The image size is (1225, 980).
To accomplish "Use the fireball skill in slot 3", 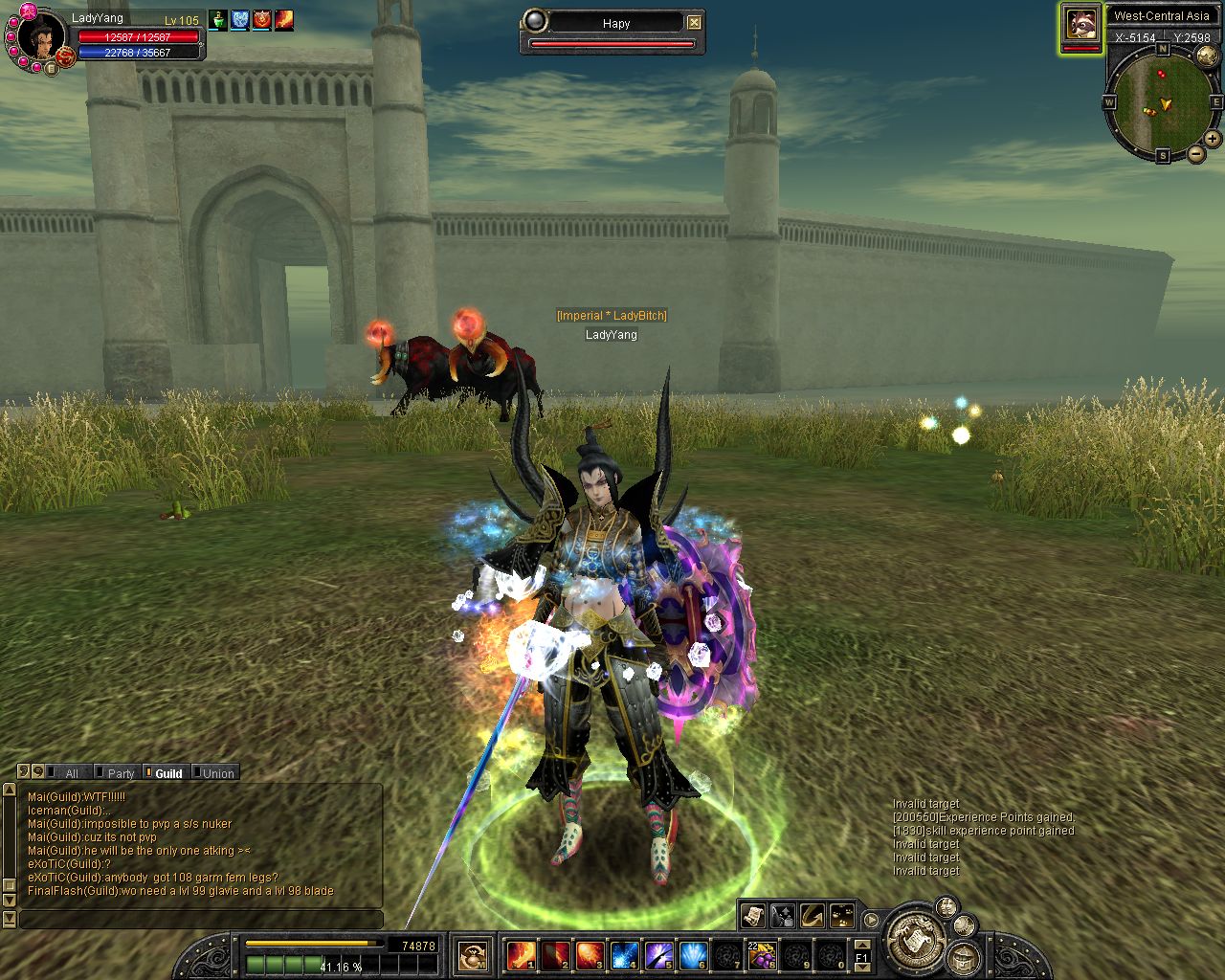I will point(590,955).
